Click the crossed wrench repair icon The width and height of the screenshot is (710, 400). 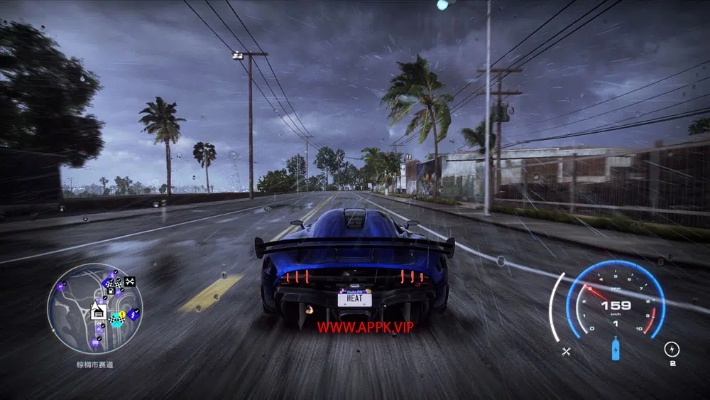point(566,351)
